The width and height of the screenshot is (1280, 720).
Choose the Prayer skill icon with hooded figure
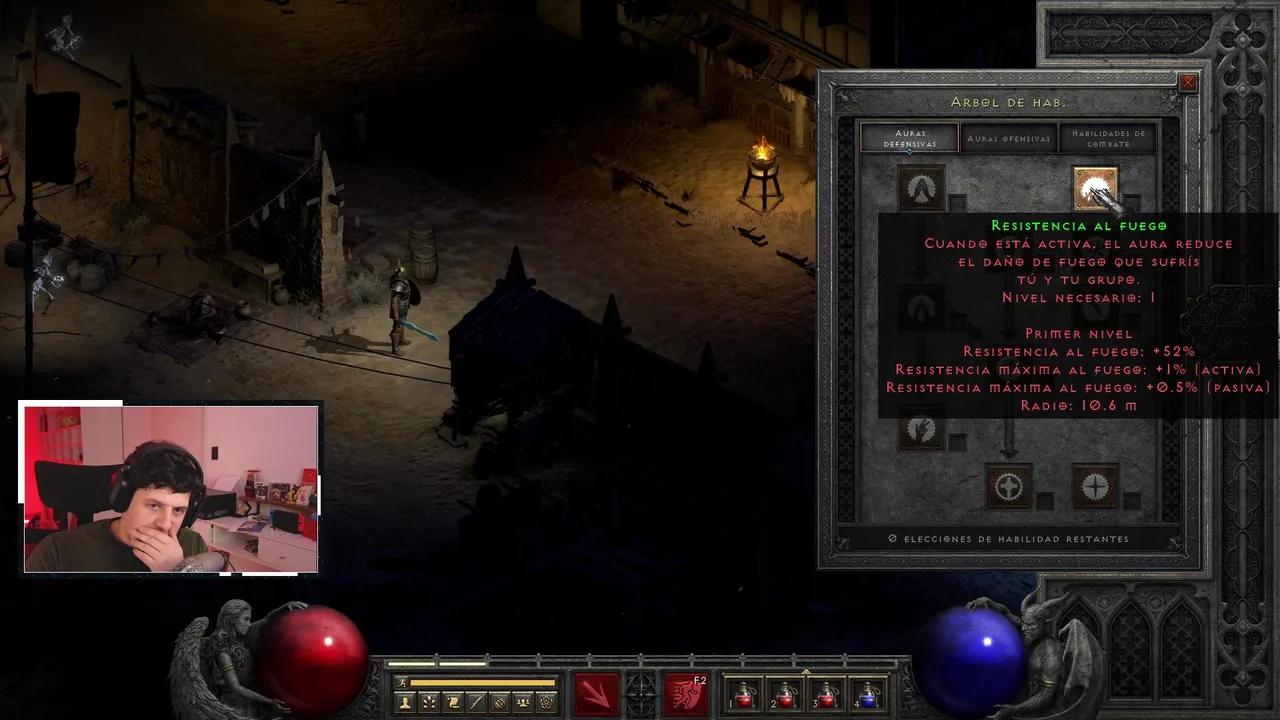coord(921,188)
